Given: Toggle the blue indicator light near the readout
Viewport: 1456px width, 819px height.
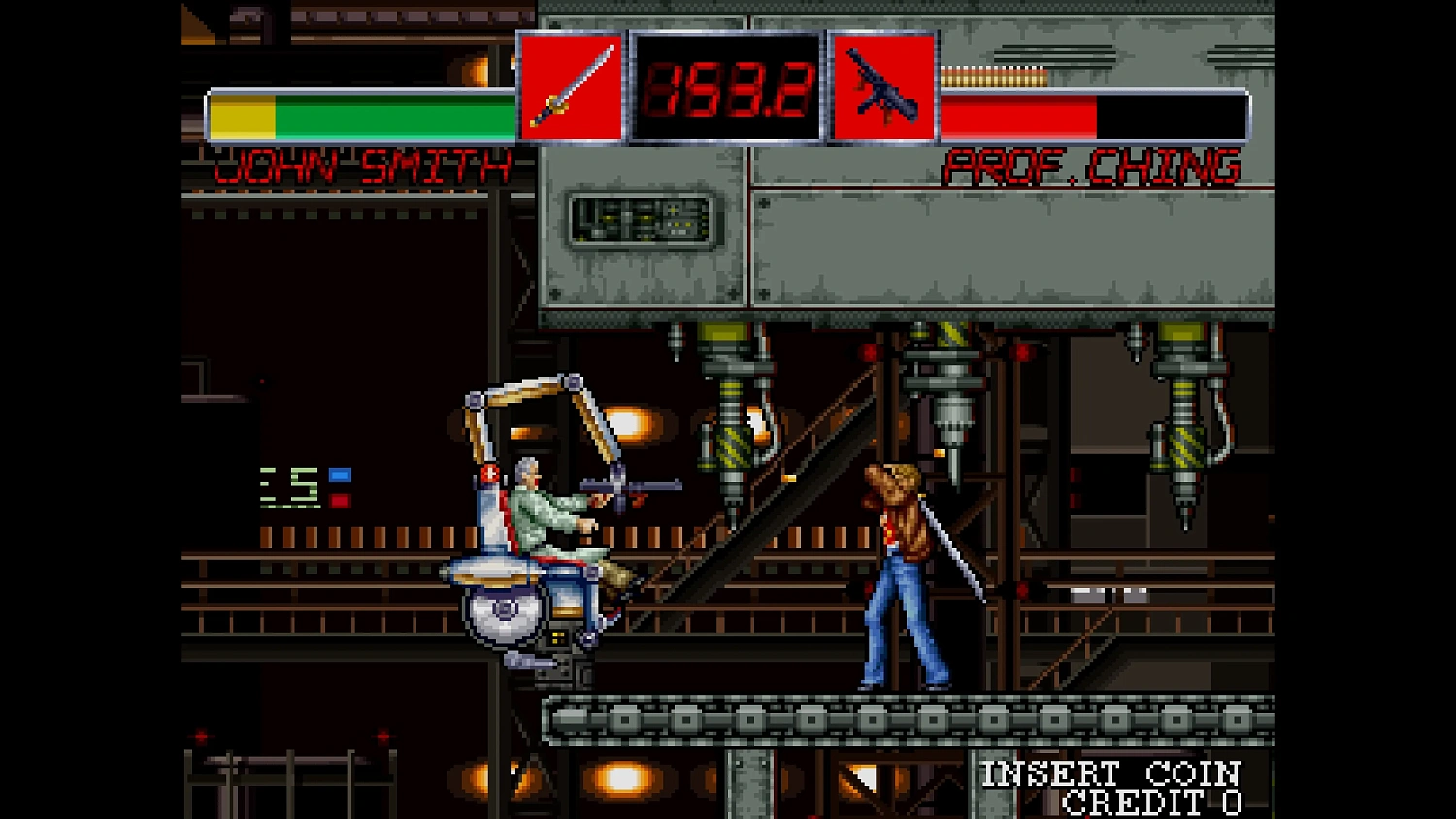Looking at the screenshot, I should click(339, 473).
